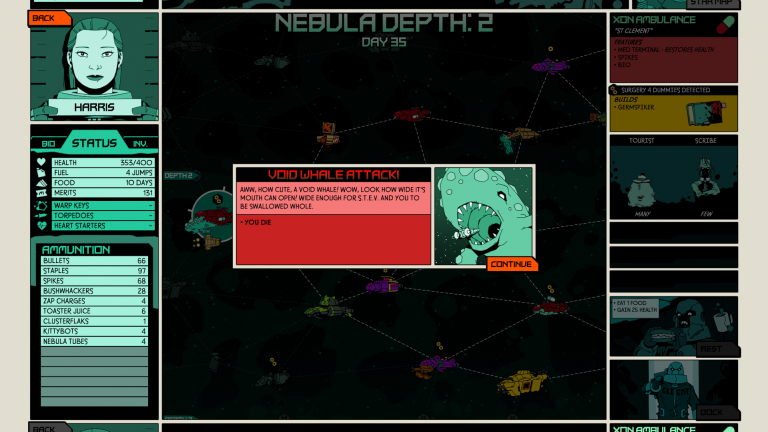
Task: Select the Xon Ambulance St Clement panel
Action: point(673,47)
